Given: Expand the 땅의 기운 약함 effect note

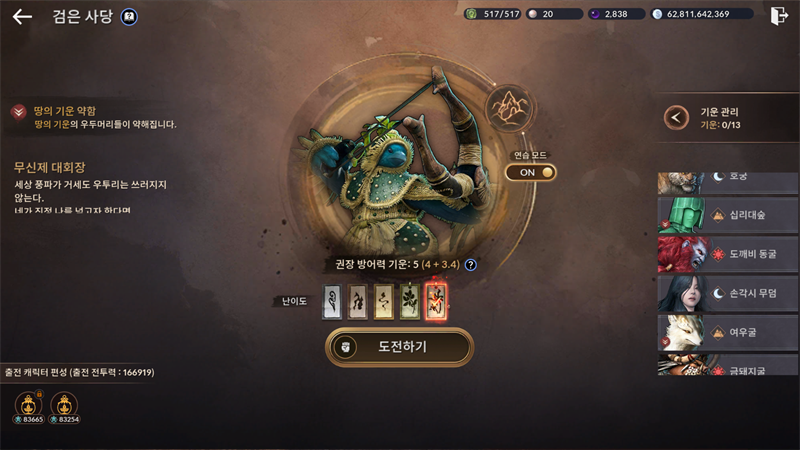Looking at the screenshot, I should (x=19, y=112).
